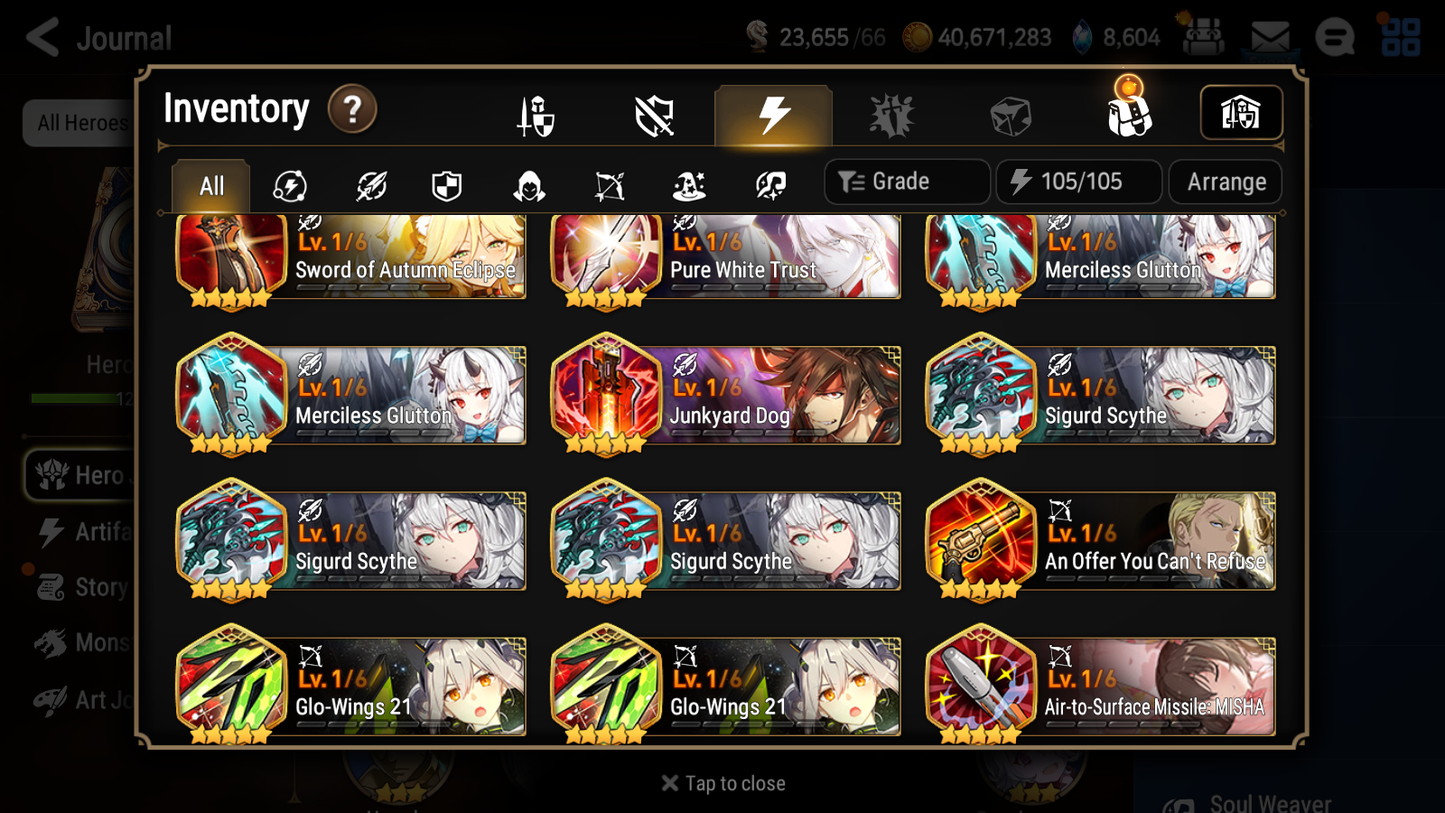Open the Grade filter dropdown
Image resolution: width=1445 pixels, height=813 pixels.
click(x=906, y=181)
